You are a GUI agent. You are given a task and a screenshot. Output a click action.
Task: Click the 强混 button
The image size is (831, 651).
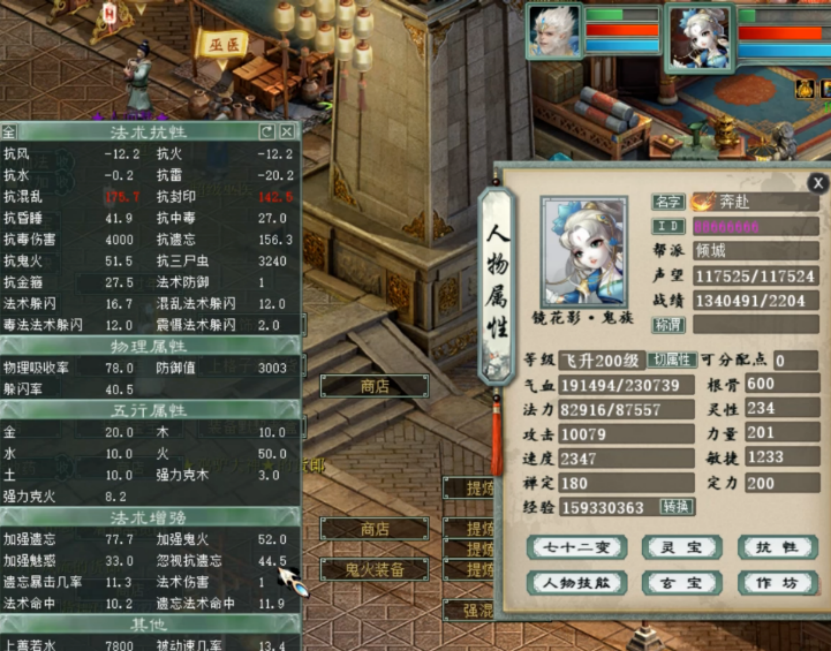click(x=468, y=609)
